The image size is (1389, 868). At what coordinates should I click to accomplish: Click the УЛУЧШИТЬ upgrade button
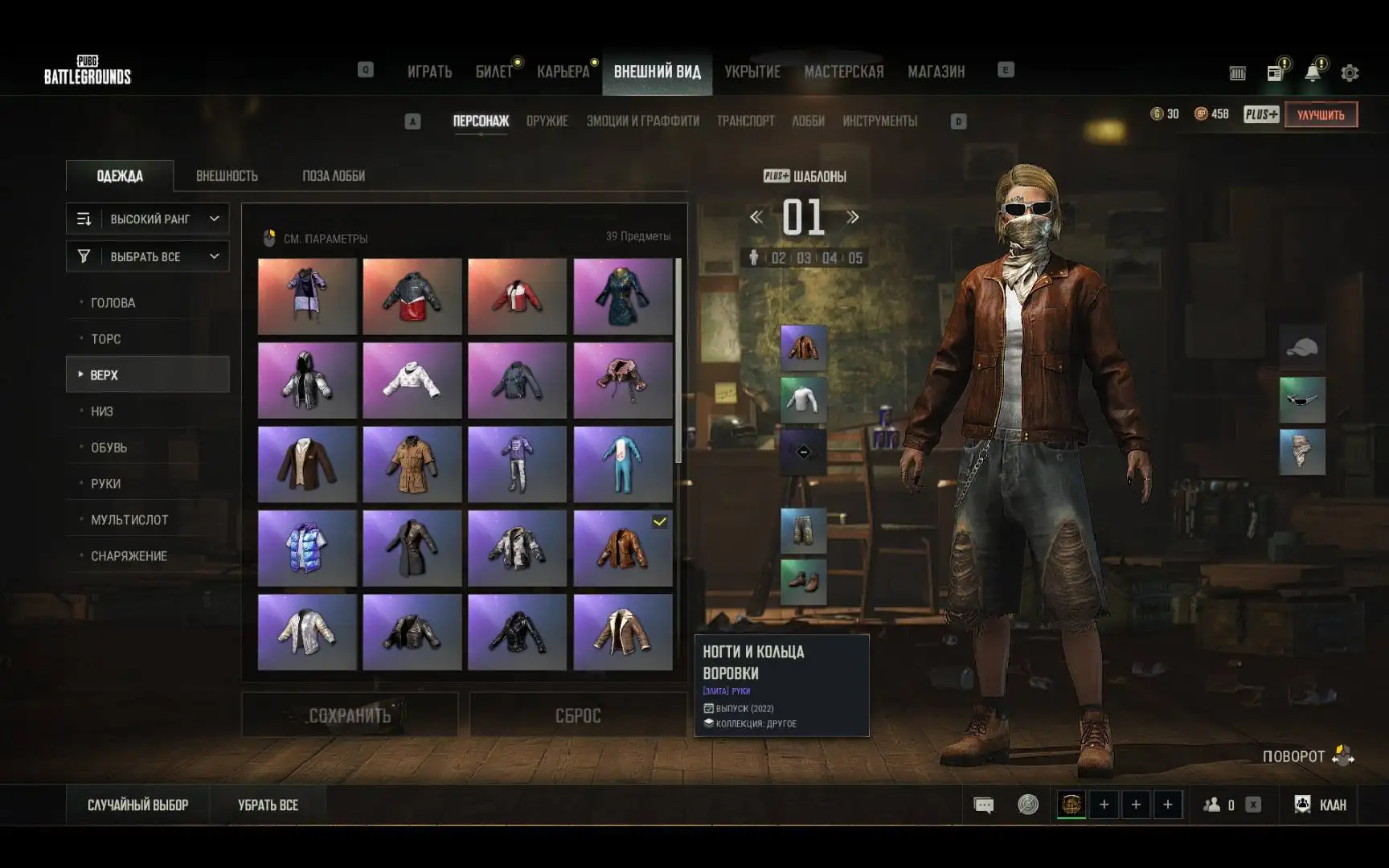(1321, 115)
